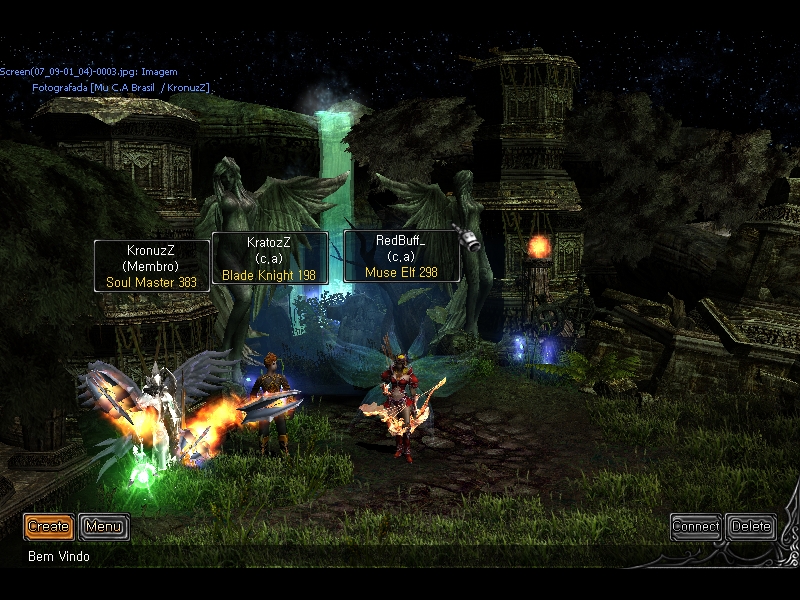The image size is (800, 600).
Task: Click the Create character button
Action: (x=48, y=526)
